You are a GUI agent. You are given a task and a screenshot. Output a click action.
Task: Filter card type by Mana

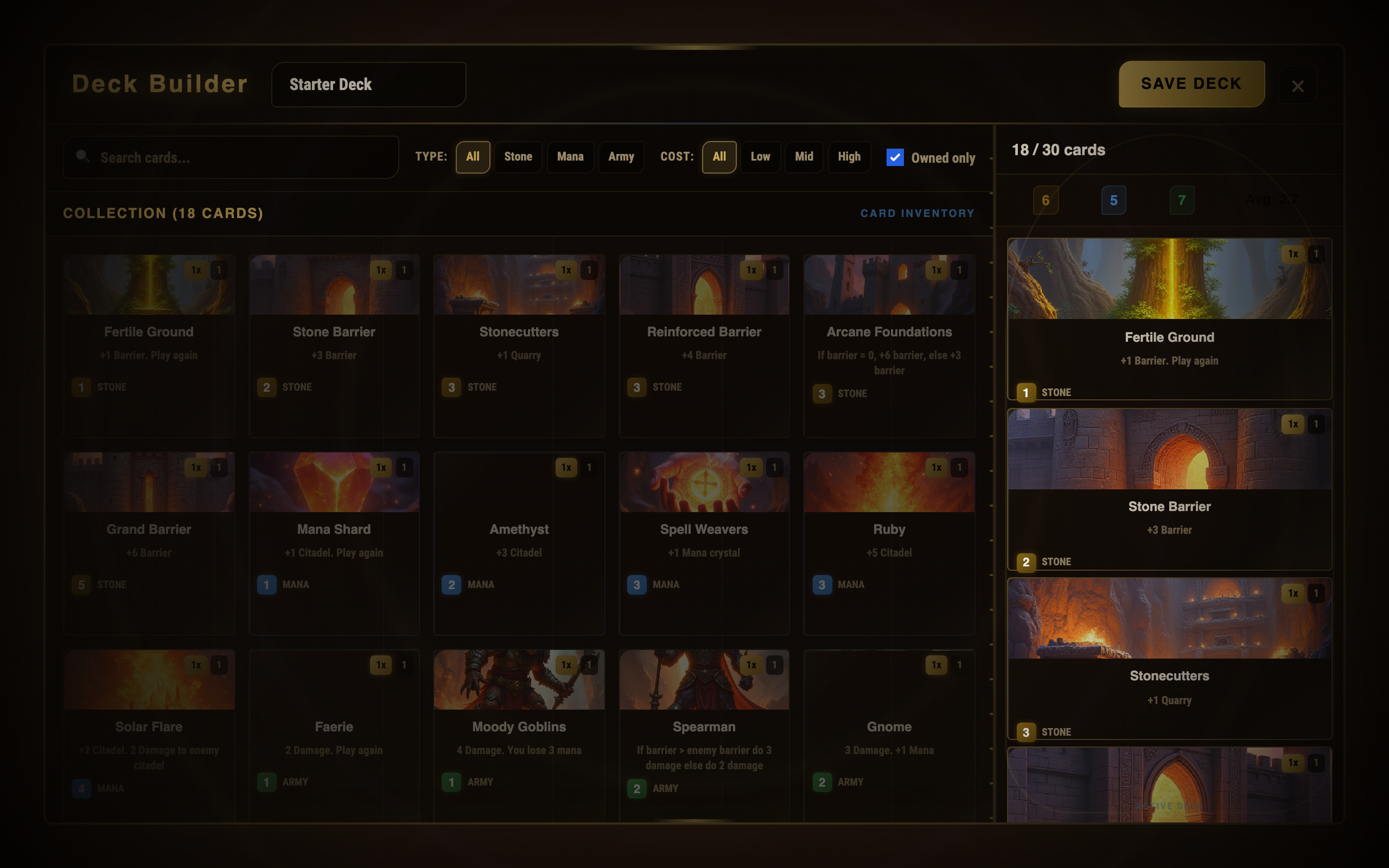(x=570, y=157)
